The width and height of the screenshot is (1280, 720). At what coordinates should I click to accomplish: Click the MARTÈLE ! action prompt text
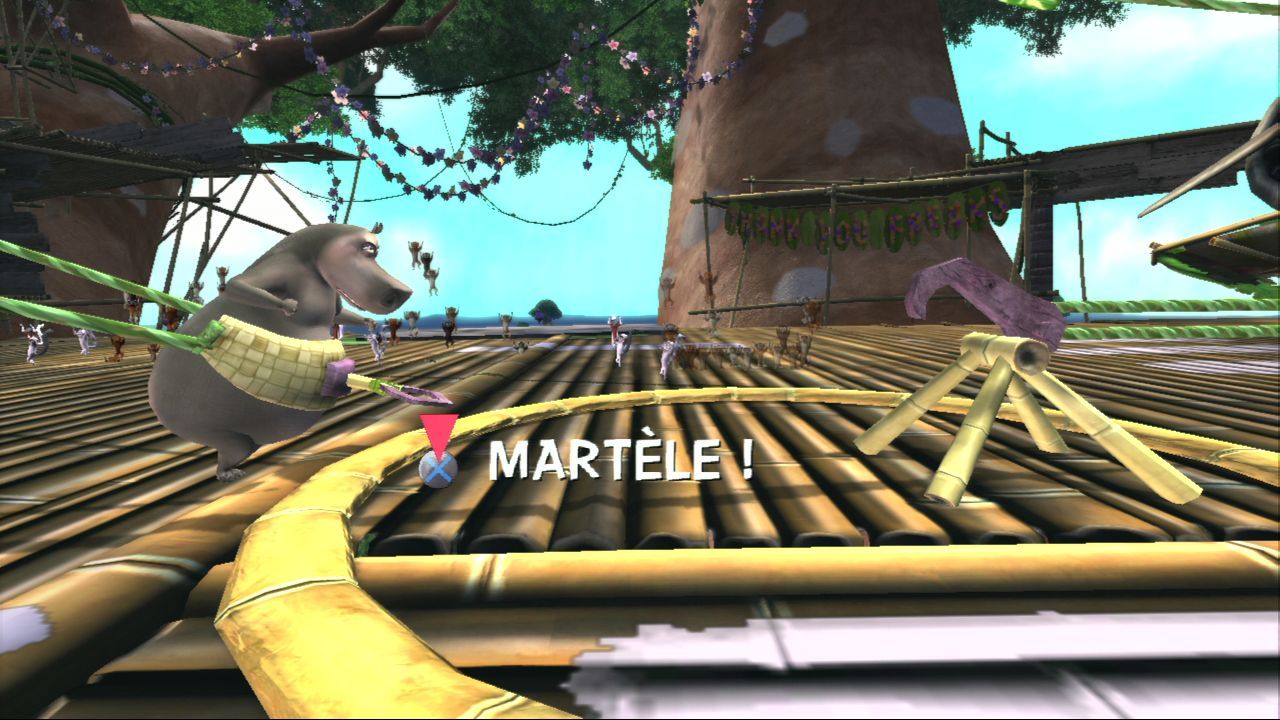pos(615,460)
